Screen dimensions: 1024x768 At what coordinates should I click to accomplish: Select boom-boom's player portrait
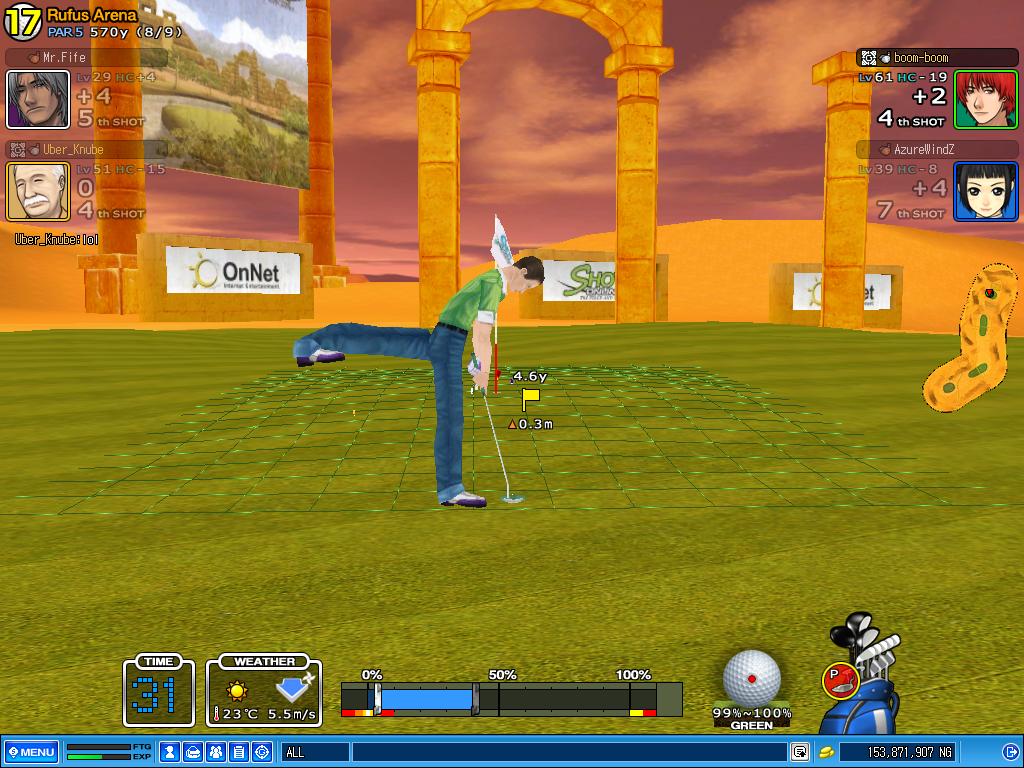click(x=984, y=99)
